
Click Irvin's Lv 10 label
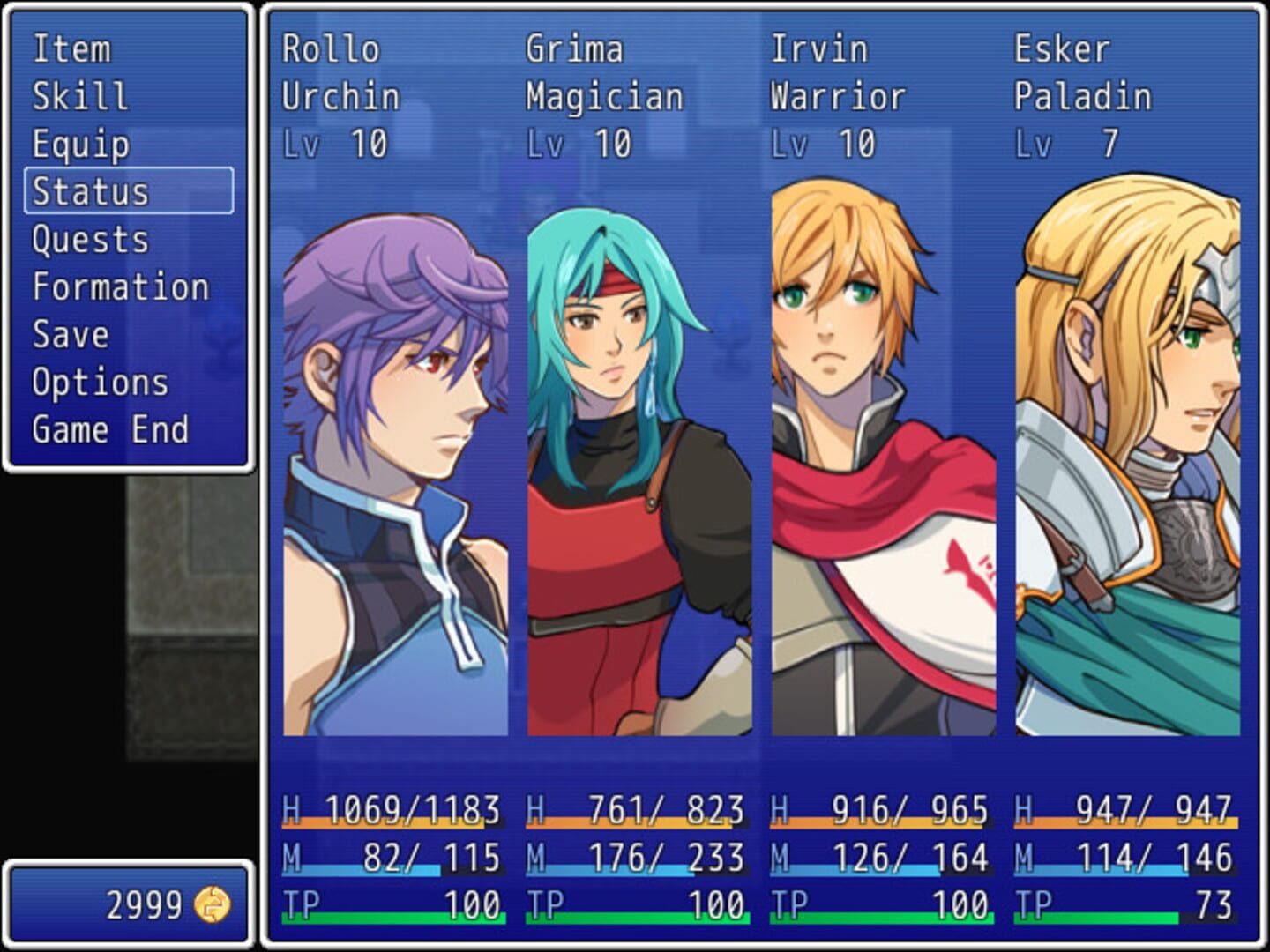click(821, 139)
